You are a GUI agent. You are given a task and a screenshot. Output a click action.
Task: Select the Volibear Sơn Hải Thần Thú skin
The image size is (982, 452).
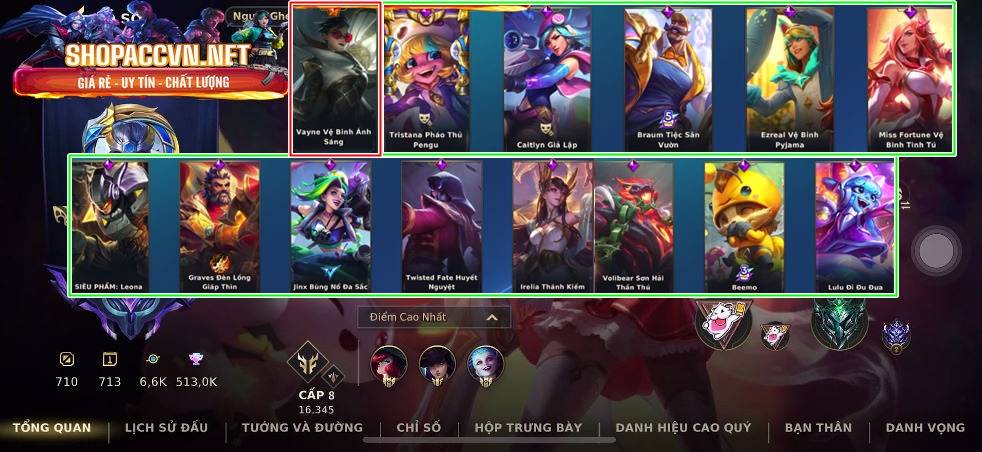click(x=634, y=225)
